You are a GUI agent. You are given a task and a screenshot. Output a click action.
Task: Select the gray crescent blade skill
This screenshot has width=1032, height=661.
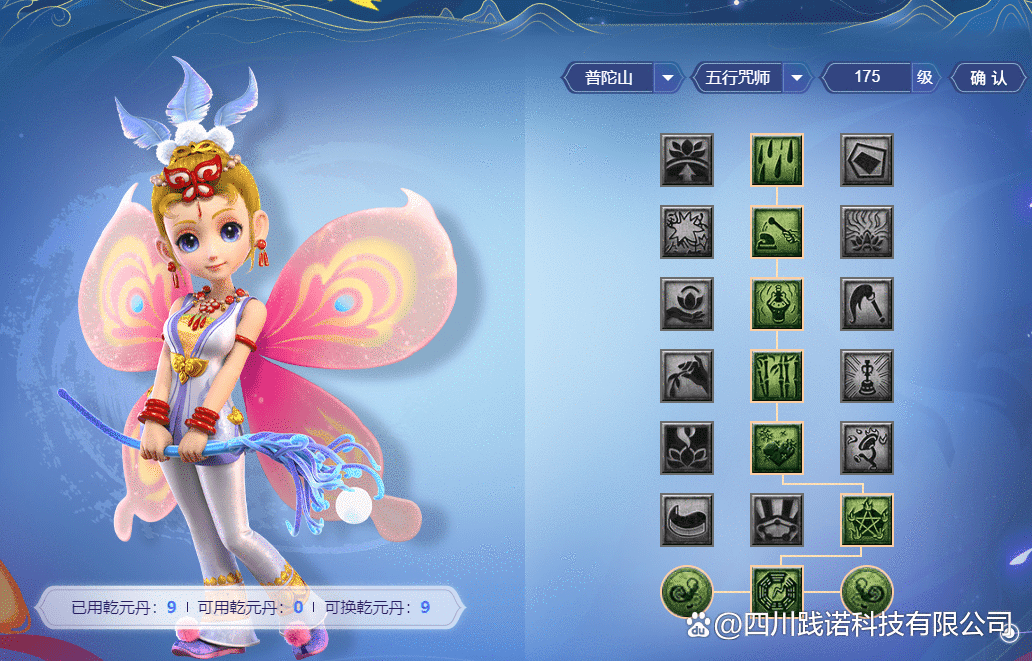tap(687, 520)
